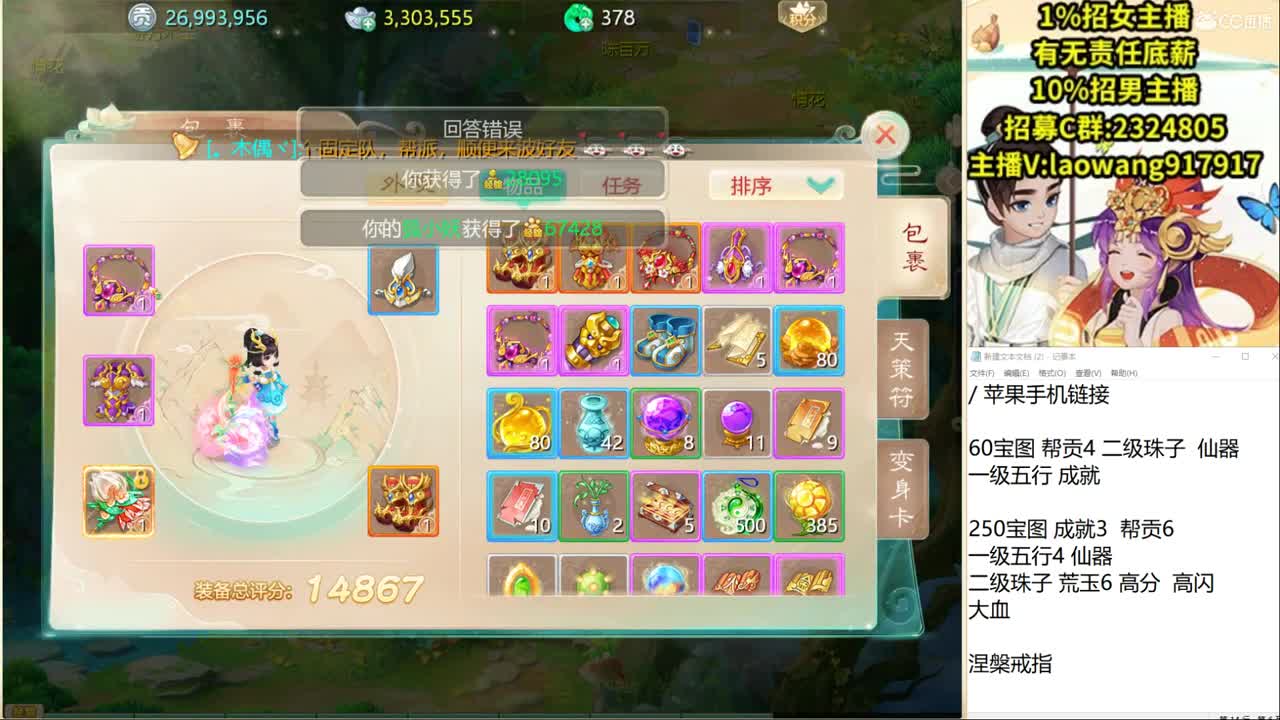Open the jade yin-yang pendant stack of 500
The height and width of the screenshot is (720, 1280).
[x=737, y=507]
